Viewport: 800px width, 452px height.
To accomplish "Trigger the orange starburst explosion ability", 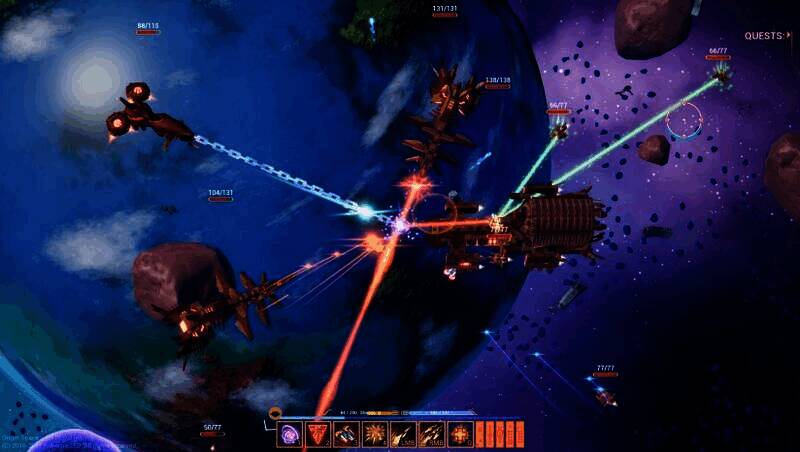I will [x=375, y=434].
